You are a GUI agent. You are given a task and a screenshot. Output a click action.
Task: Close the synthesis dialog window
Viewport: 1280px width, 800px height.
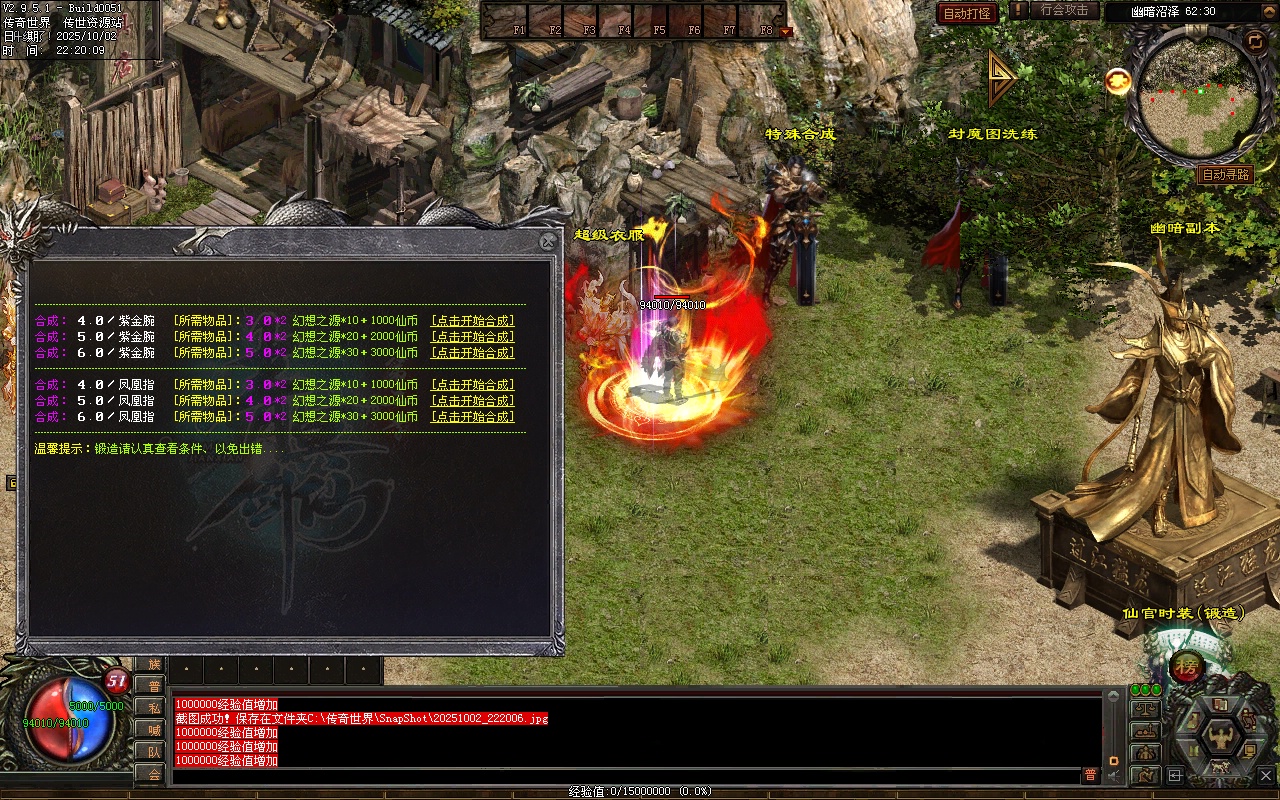click(x=547, y=241)
